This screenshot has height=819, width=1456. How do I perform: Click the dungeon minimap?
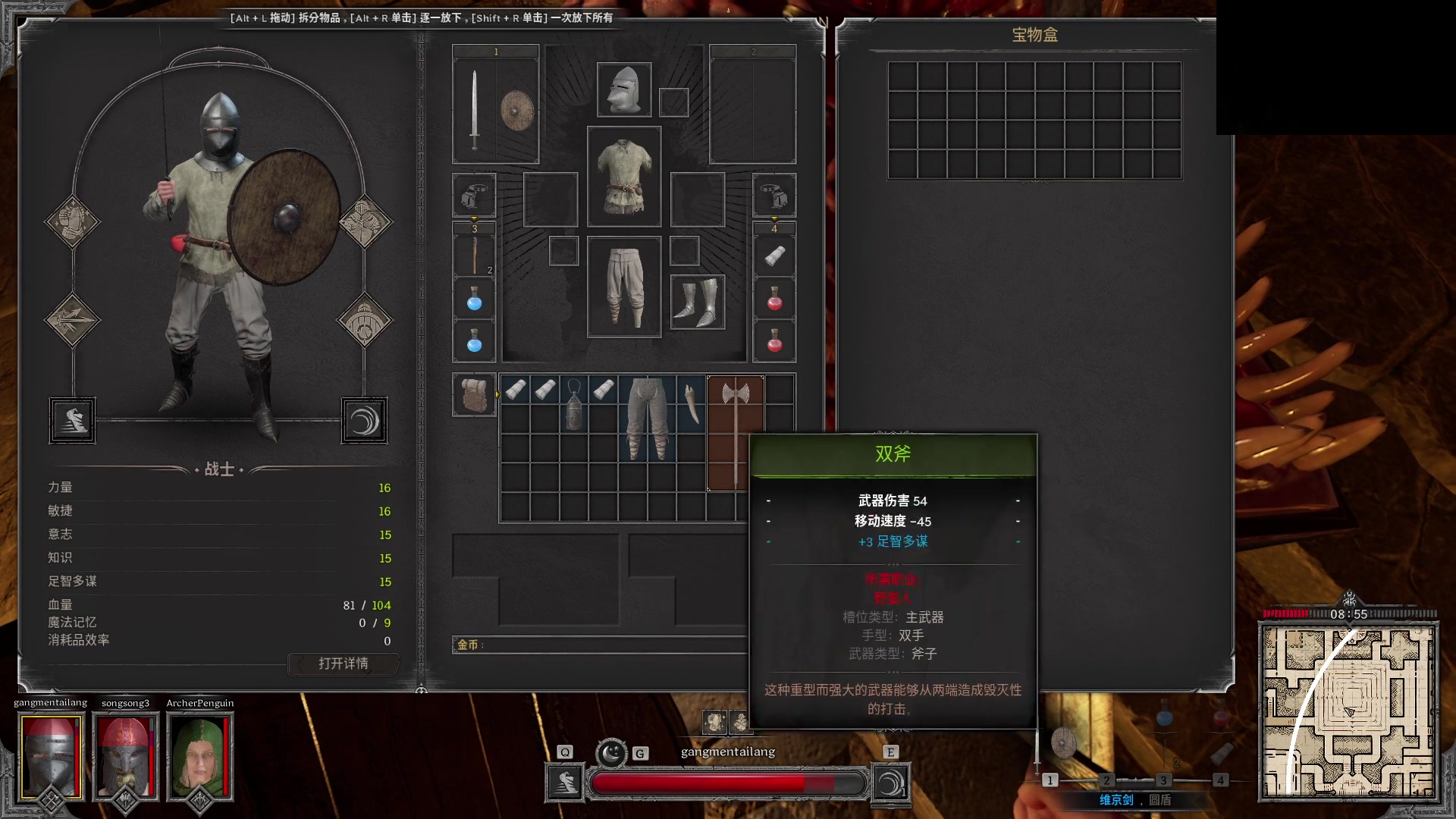coord(1348,711)
